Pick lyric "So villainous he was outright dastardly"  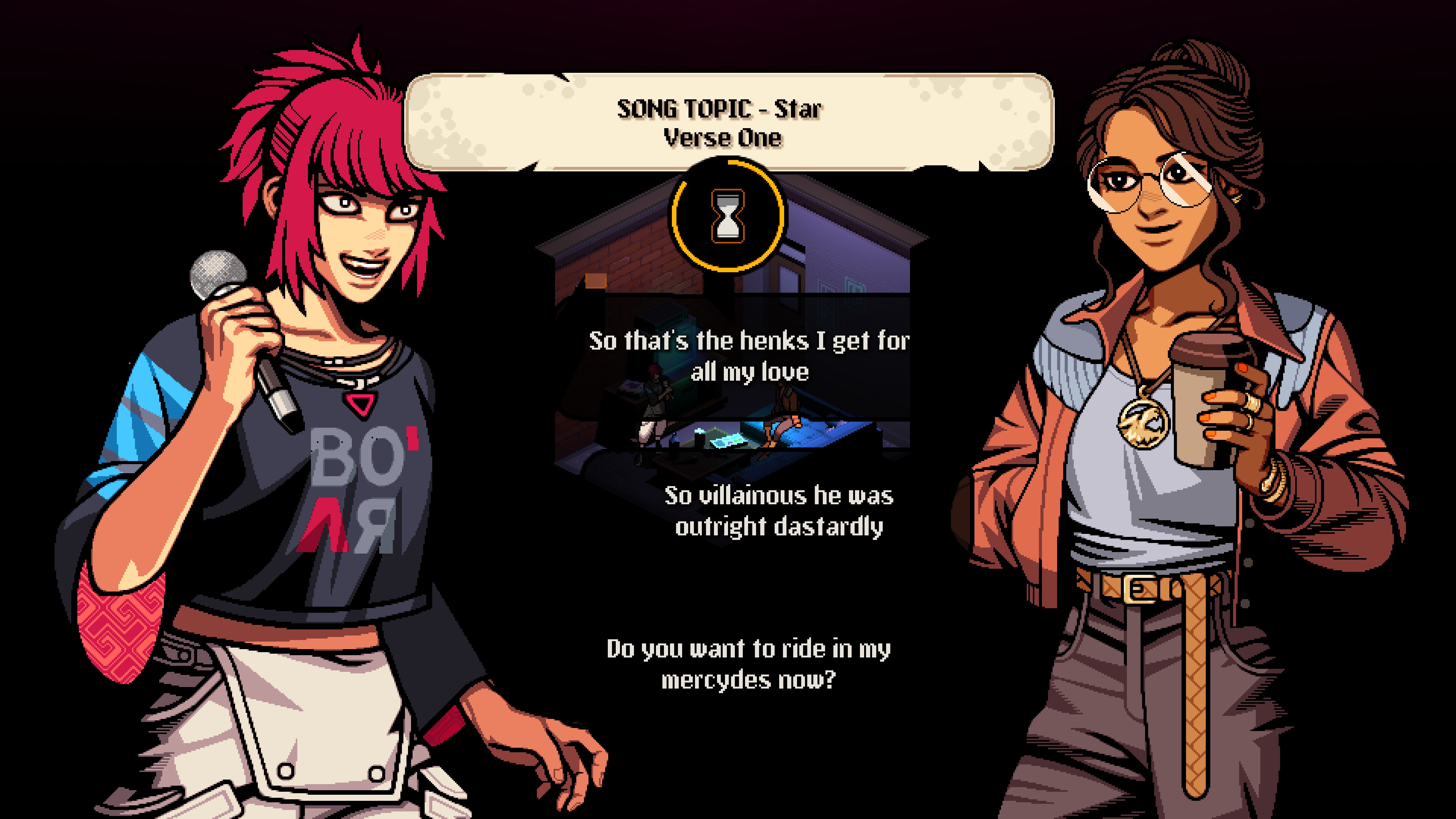point(778,511)
